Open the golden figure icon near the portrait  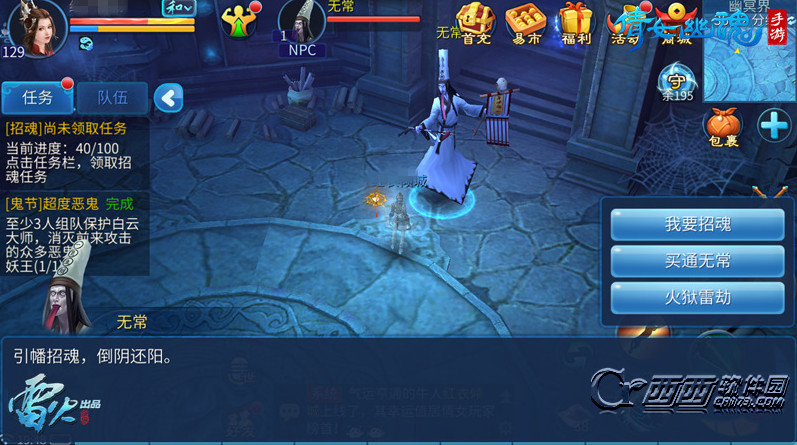[x=239, y=22]
